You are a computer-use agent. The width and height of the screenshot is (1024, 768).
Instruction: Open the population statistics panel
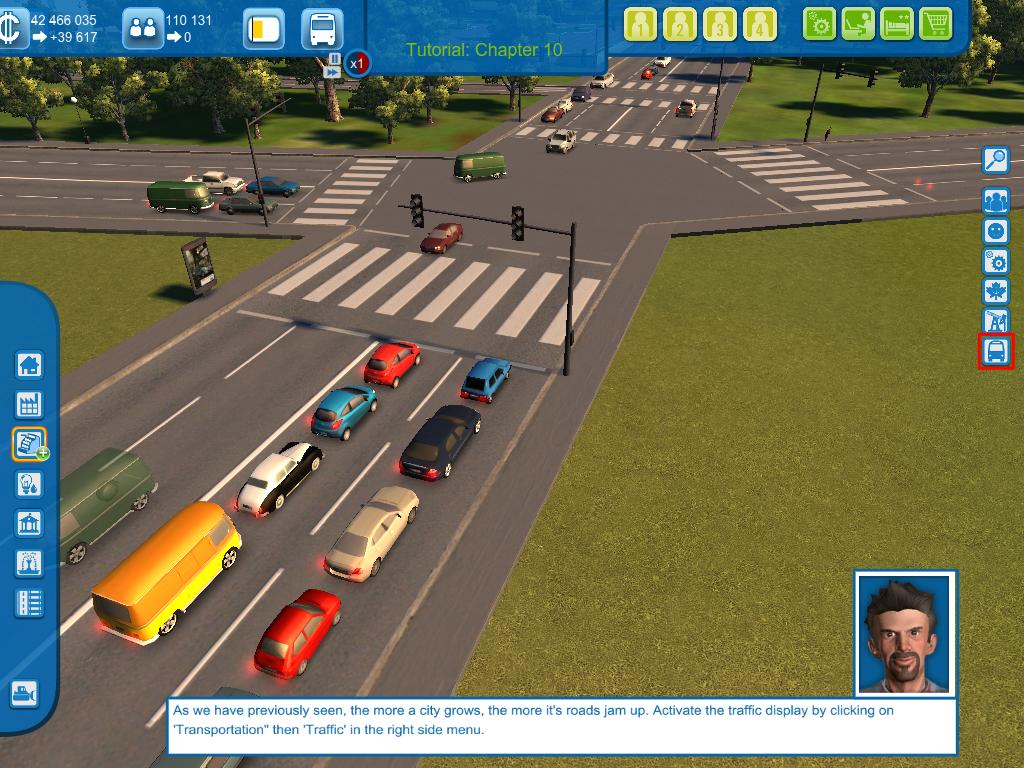pyautogui.click(x=144, y=29)
